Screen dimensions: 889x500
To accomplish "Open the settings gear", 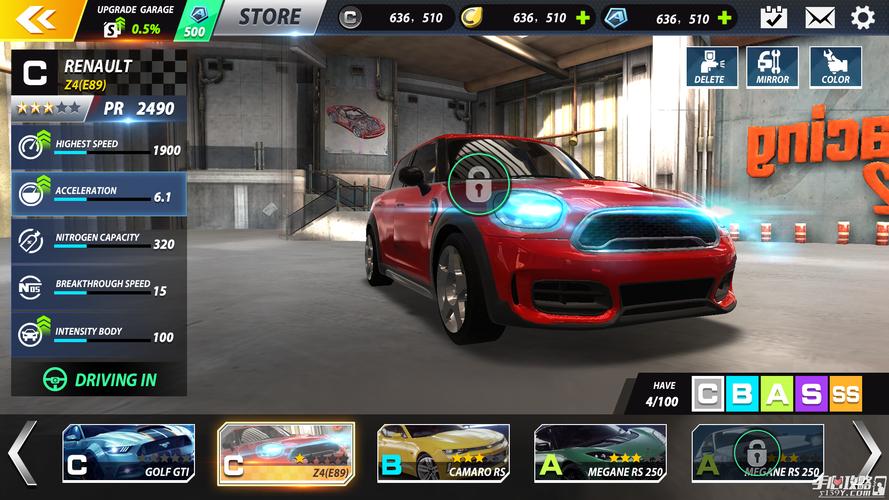I will [863, 17].
